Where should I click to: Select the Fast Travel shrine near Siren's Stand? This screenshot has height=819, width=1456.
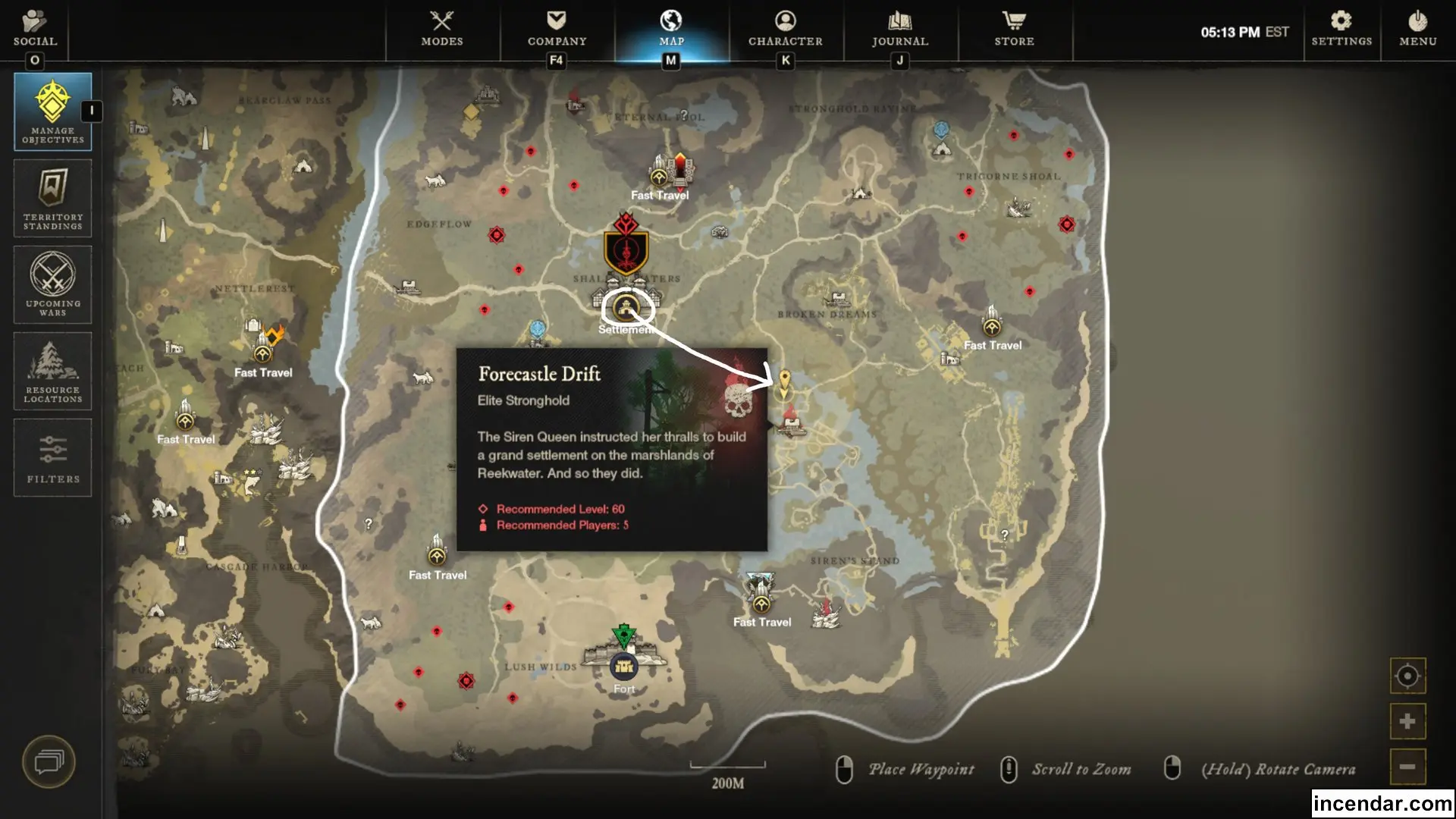tap(761, 603)
